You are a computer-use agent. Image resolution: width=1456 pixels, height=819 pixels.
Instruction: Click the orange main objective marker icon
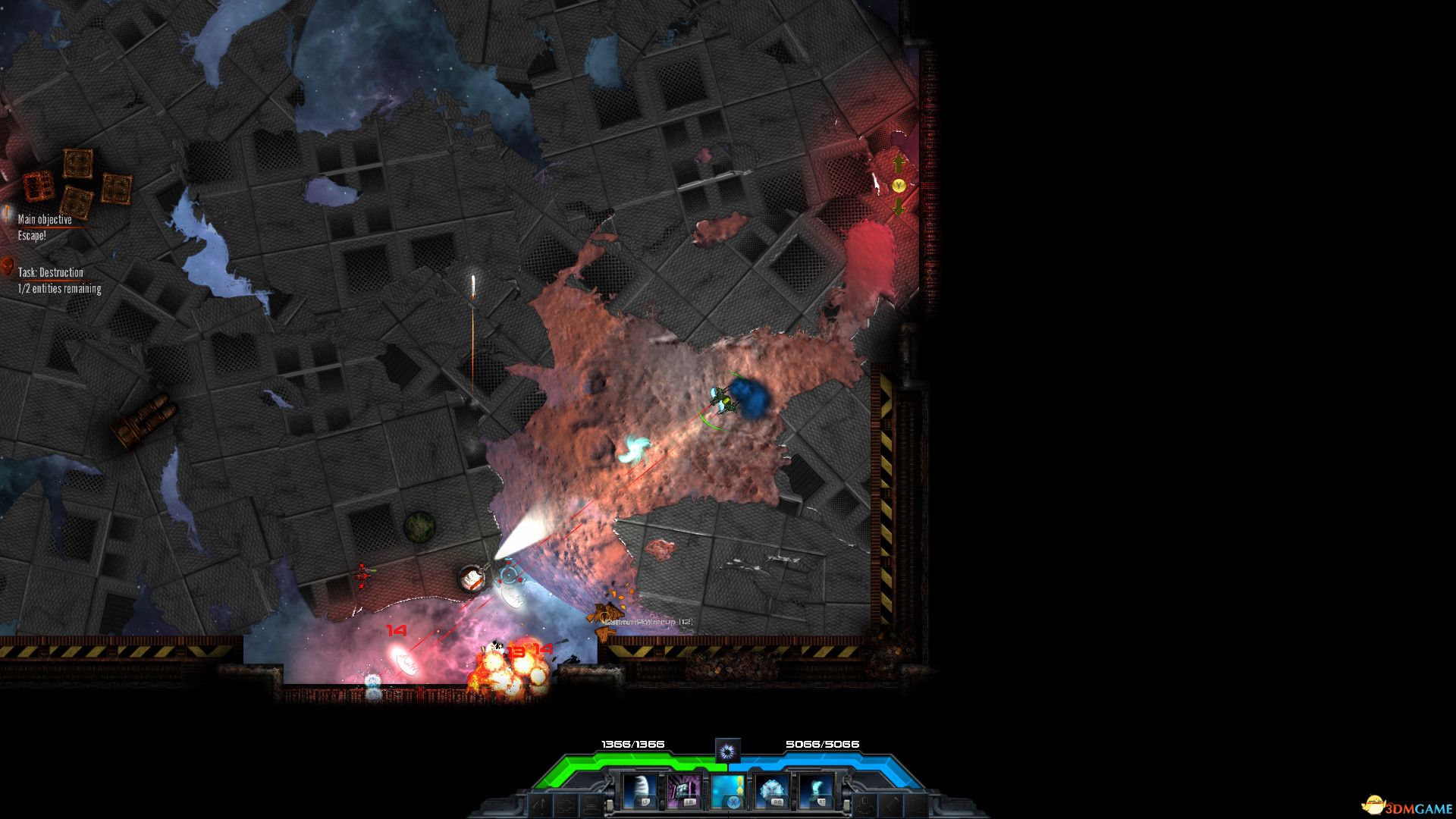click(6, 215)
